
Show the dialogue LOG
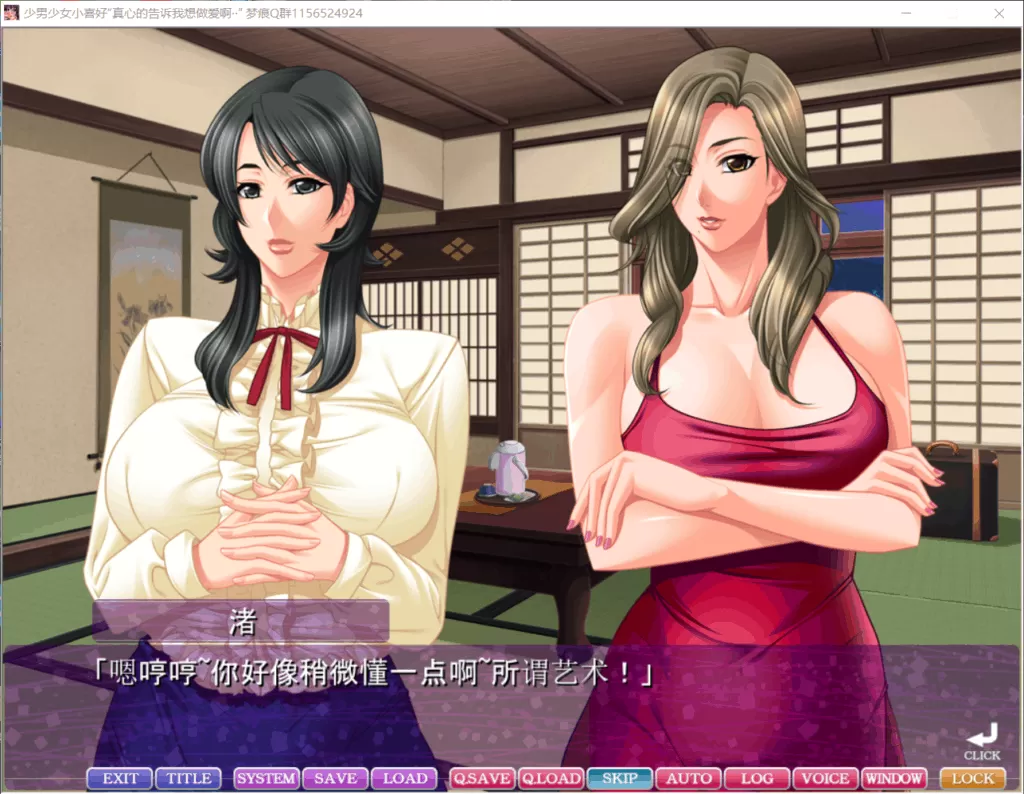pos(757,778)
